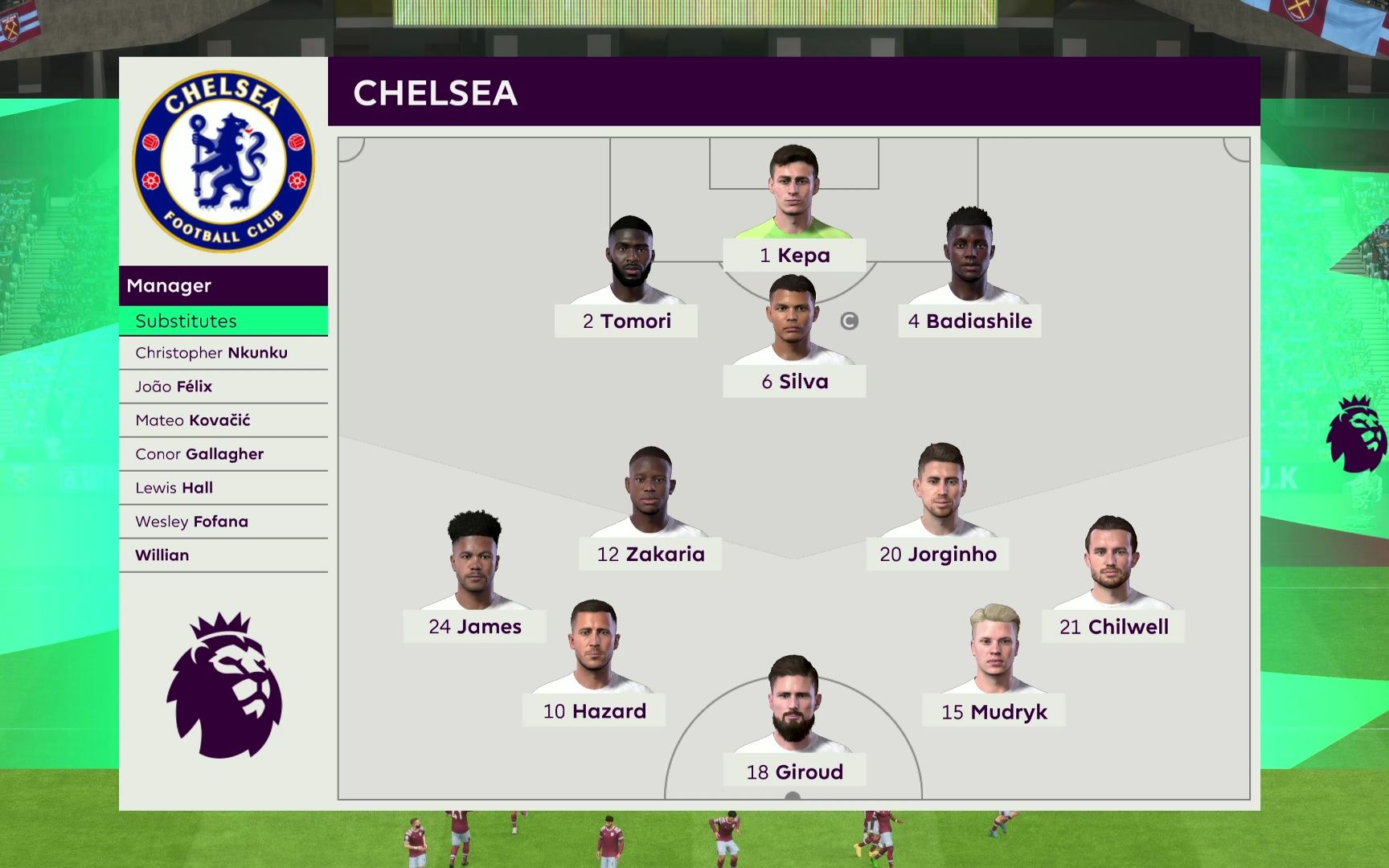The image size is (1389, 868).
Task: Select the Mudryk player label
Action: tap(994, 711)
